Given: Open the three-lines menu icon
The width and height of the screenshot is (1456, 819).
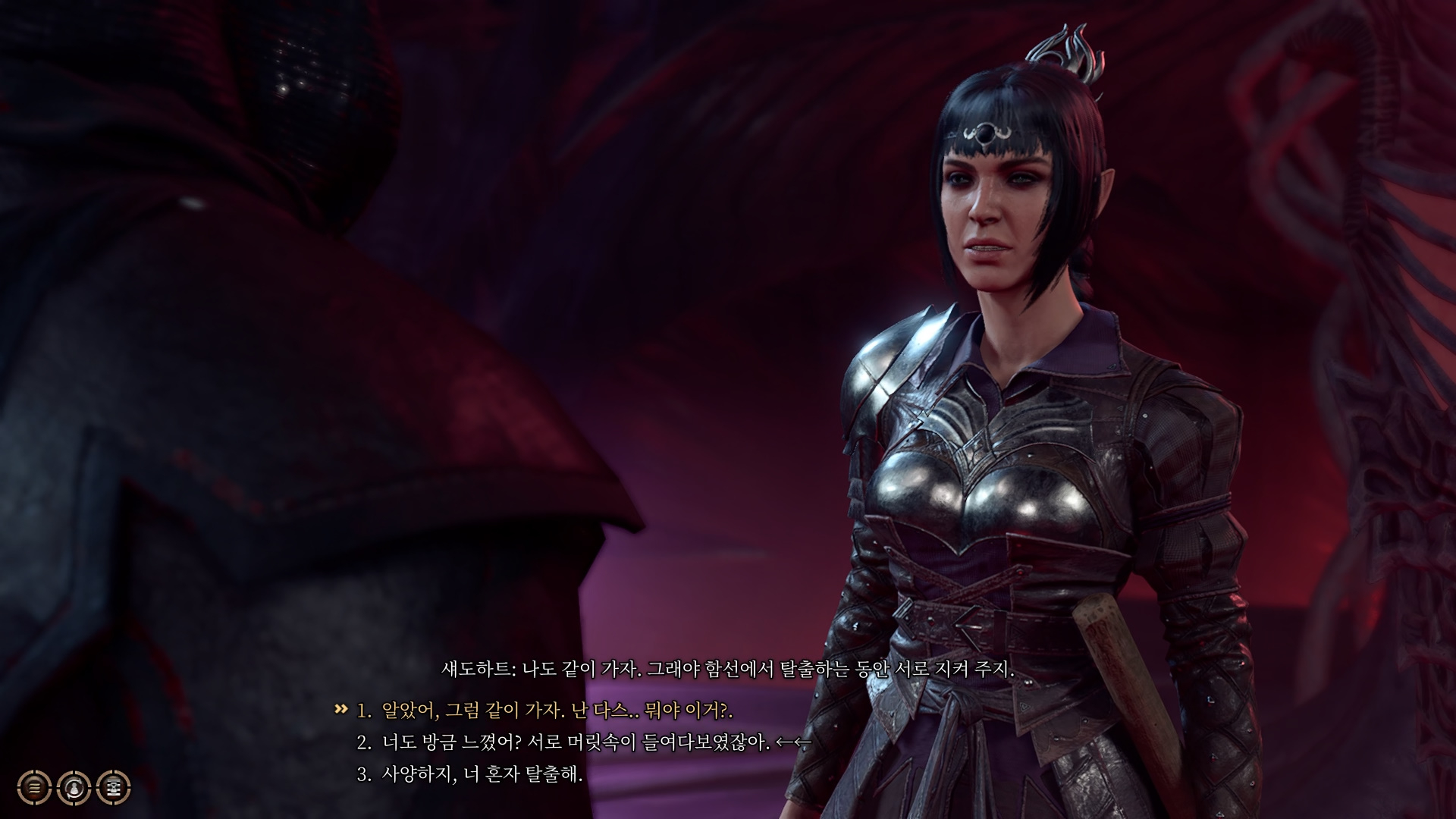Looking at the screenshot, I should (x=35, y=788).
